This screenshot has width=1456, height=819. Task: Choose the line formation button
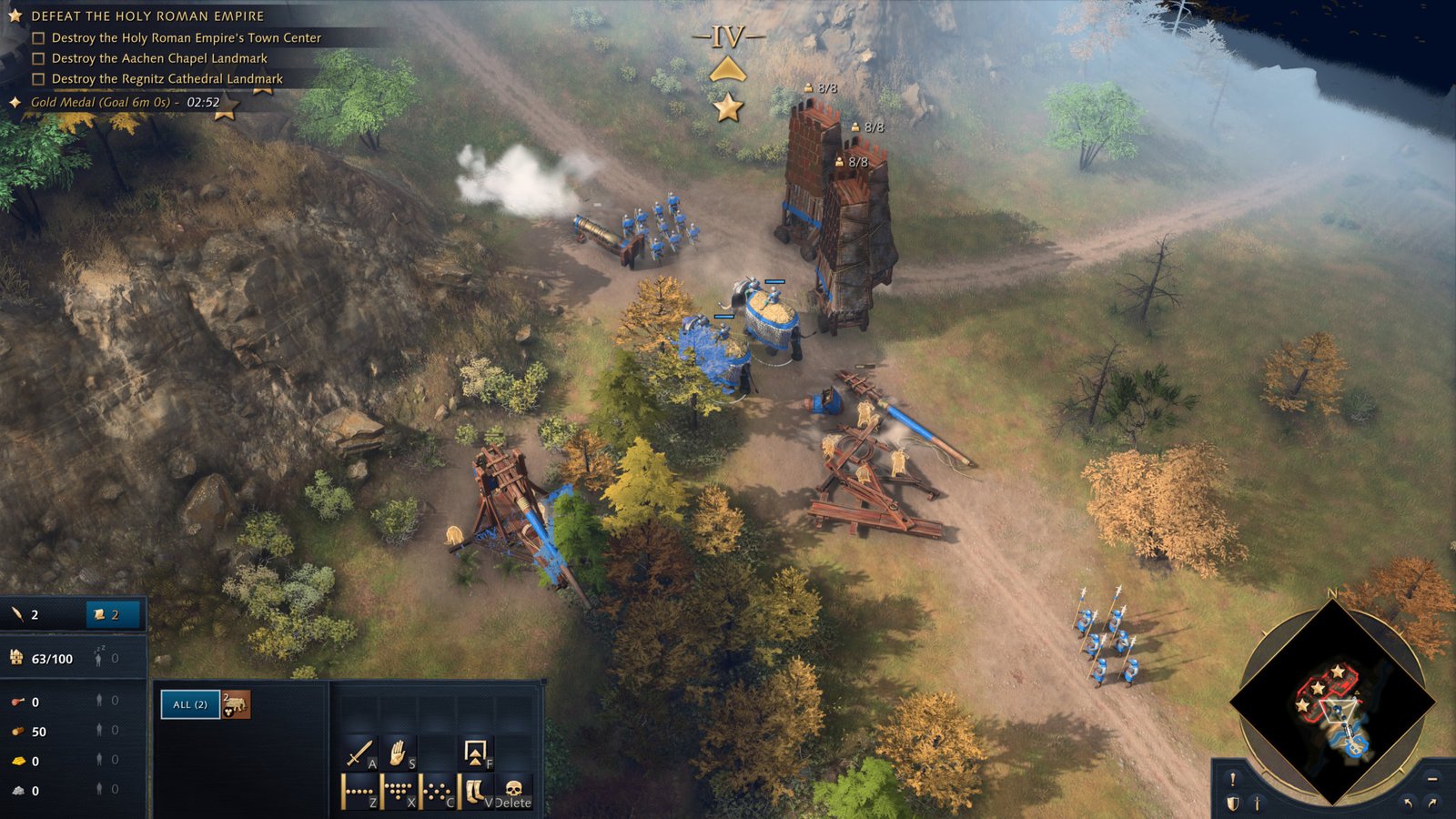click(359, 792)
